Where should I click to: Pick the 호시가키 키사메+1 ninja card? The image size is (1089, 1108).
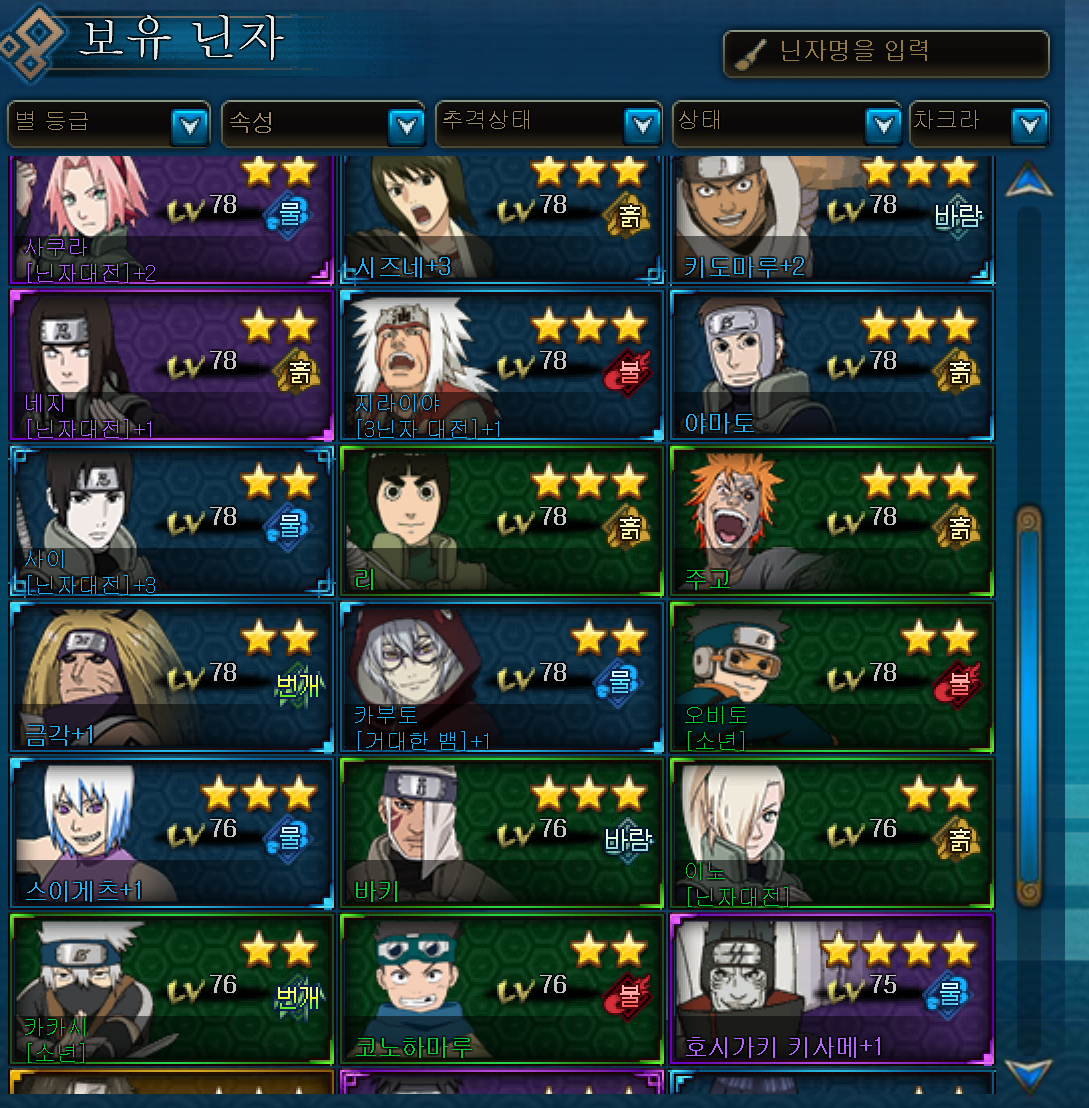832,989
